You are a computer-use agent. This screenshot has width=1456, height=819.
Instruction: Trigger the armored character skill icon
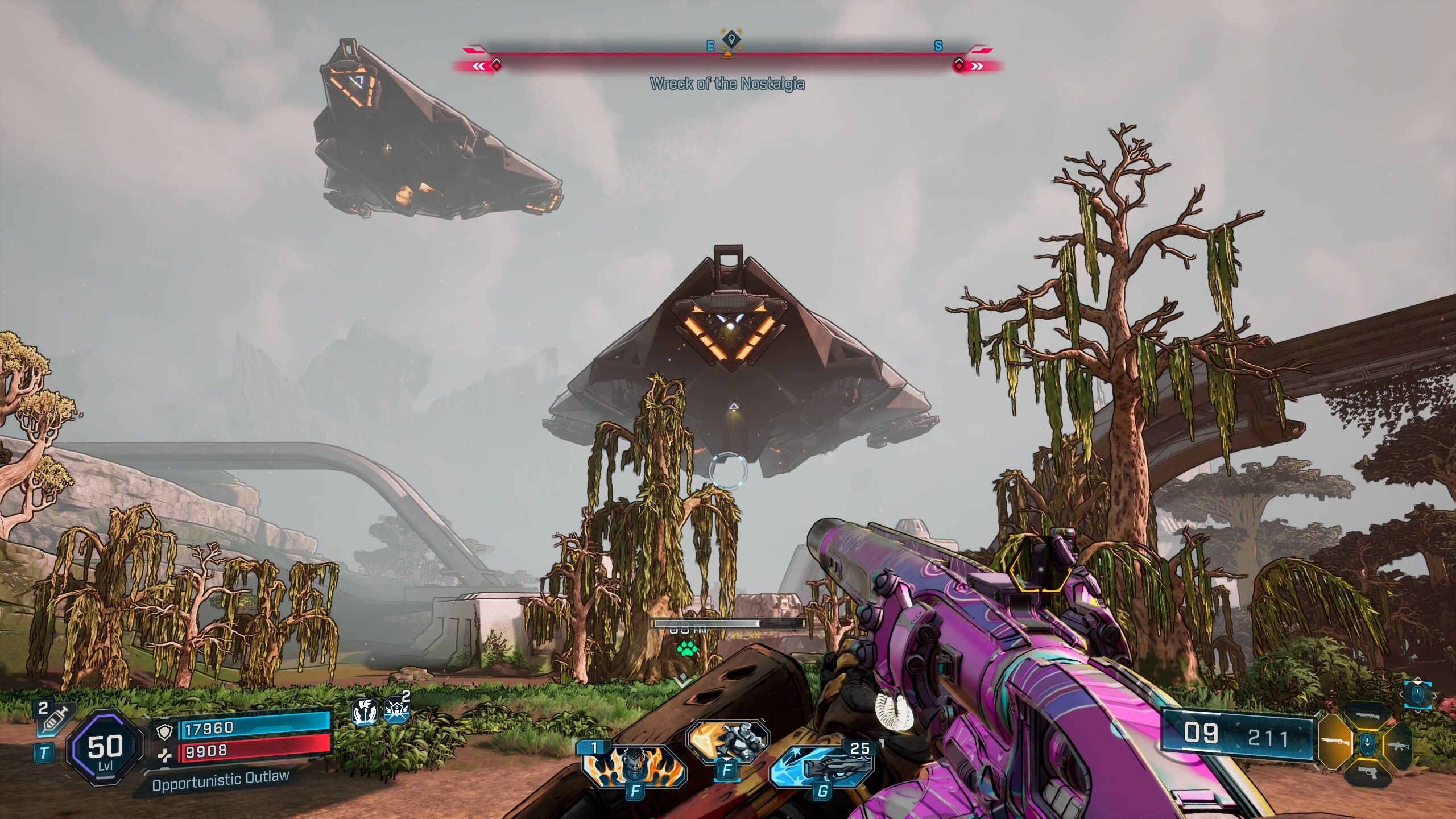coord(727,742)
